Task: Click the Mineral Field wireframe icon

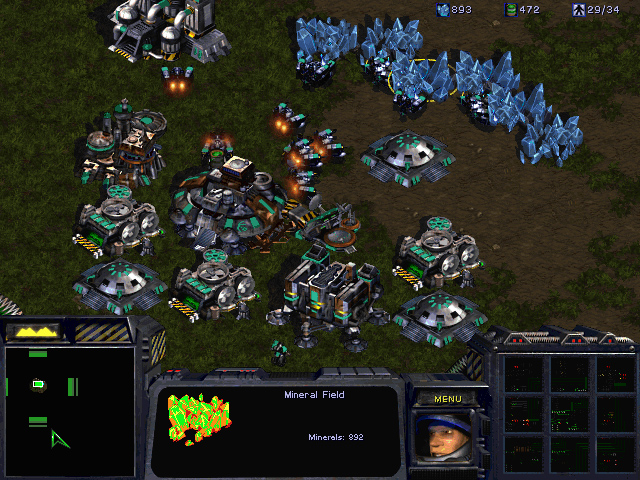Action: (x=198, y=420)
